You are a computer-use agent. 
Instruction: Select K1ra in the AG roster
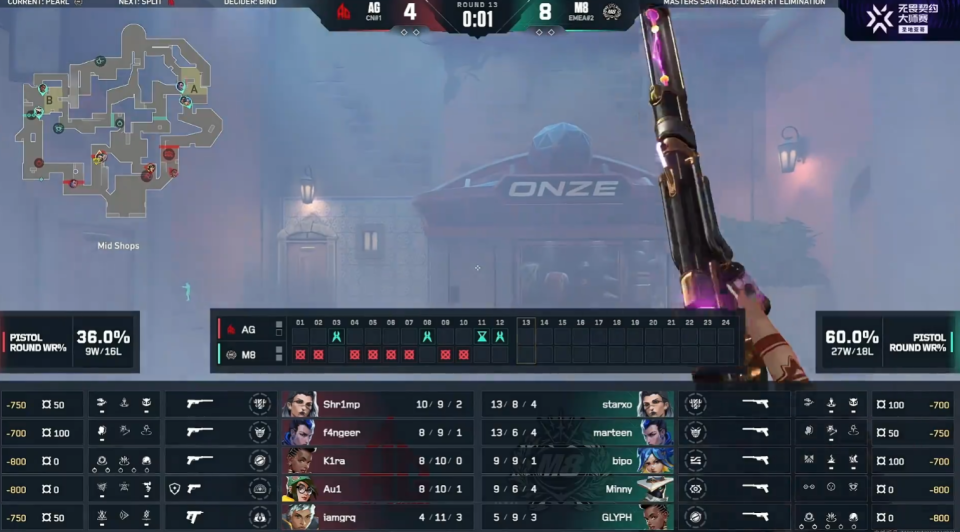378,460
